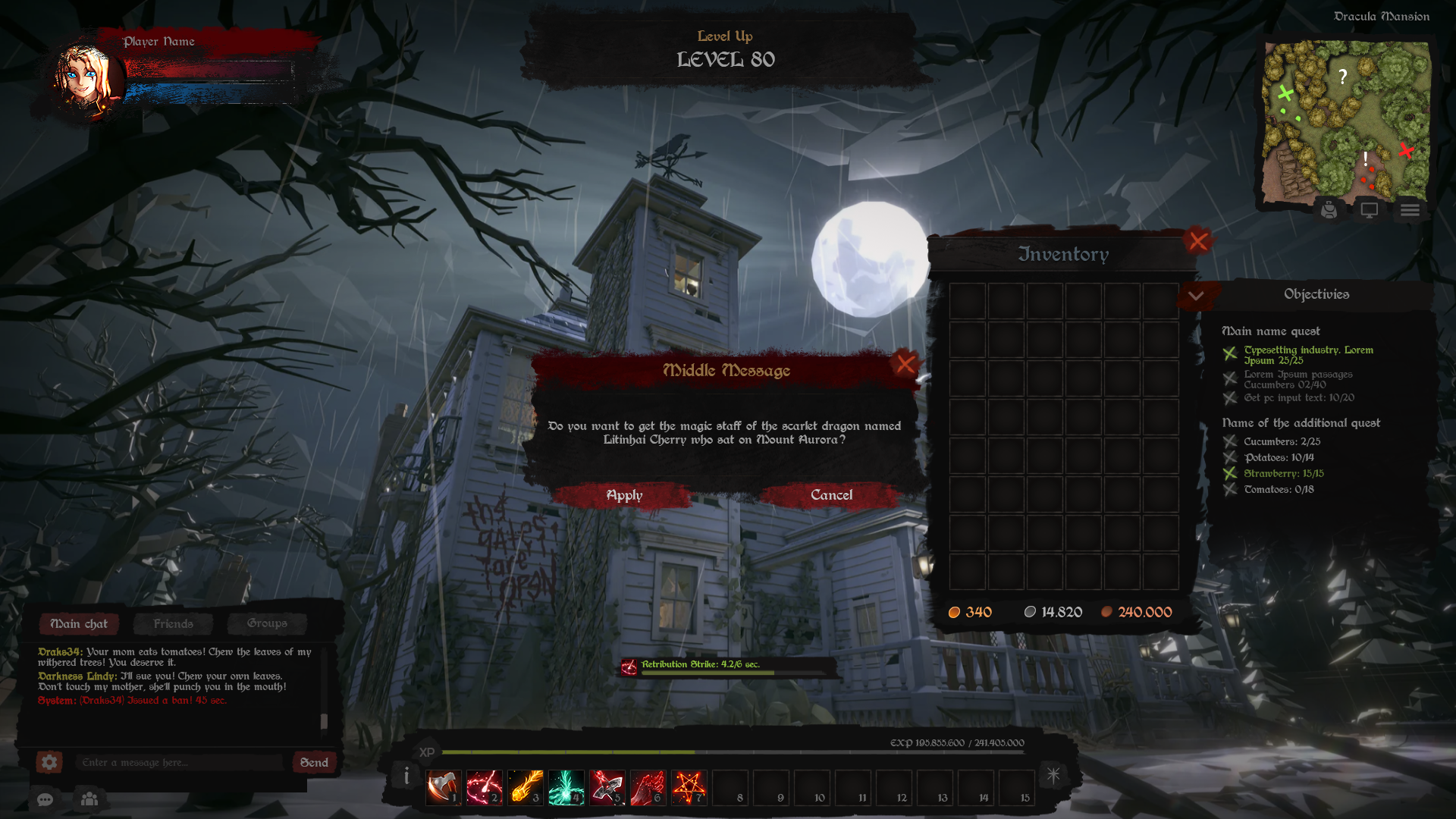The image size is (1456, 819).
Task: Open the Groups chat tab
Action: click(x=267, y=623)
